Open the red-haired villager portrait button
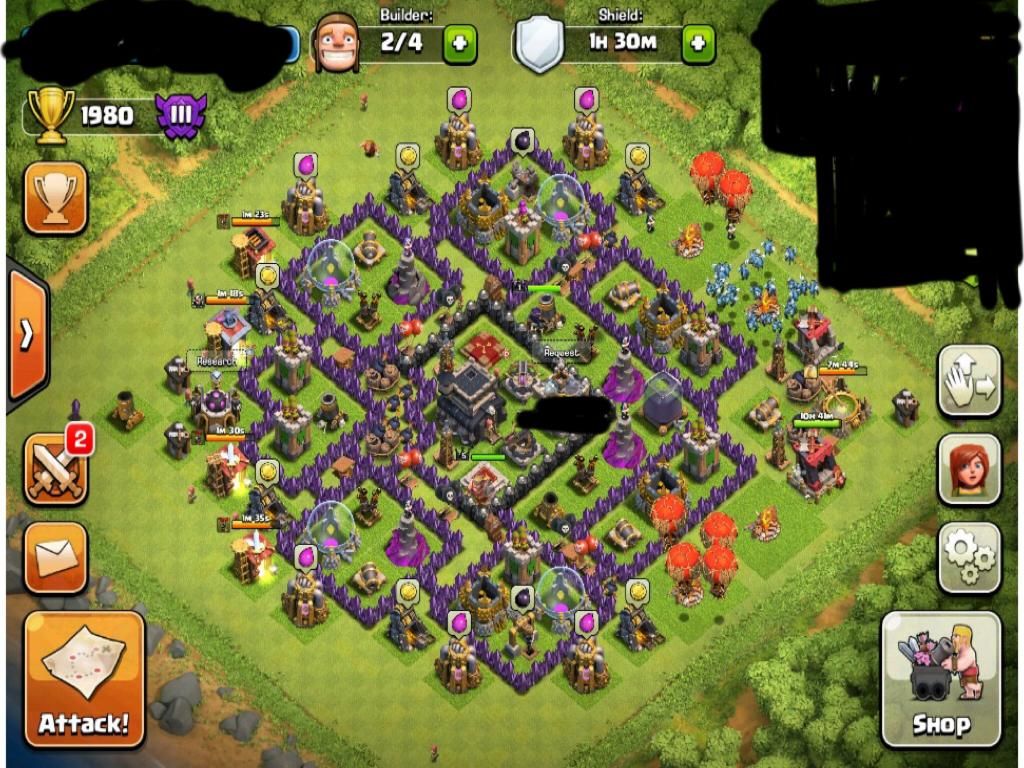 969,469
